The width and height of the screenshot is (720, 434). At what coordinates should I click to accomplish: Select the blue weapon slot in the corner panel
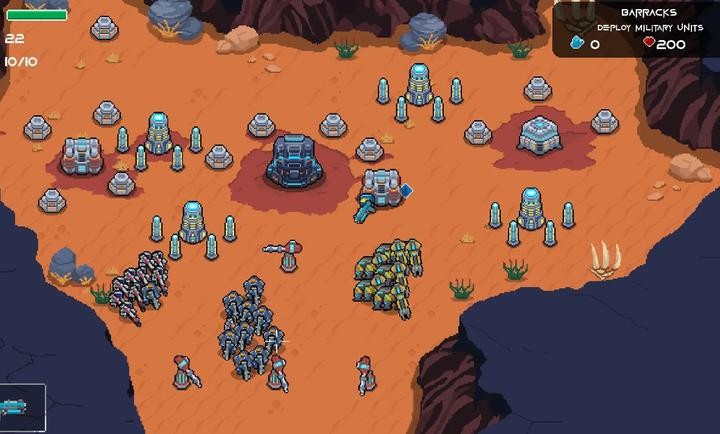(21, 408)
